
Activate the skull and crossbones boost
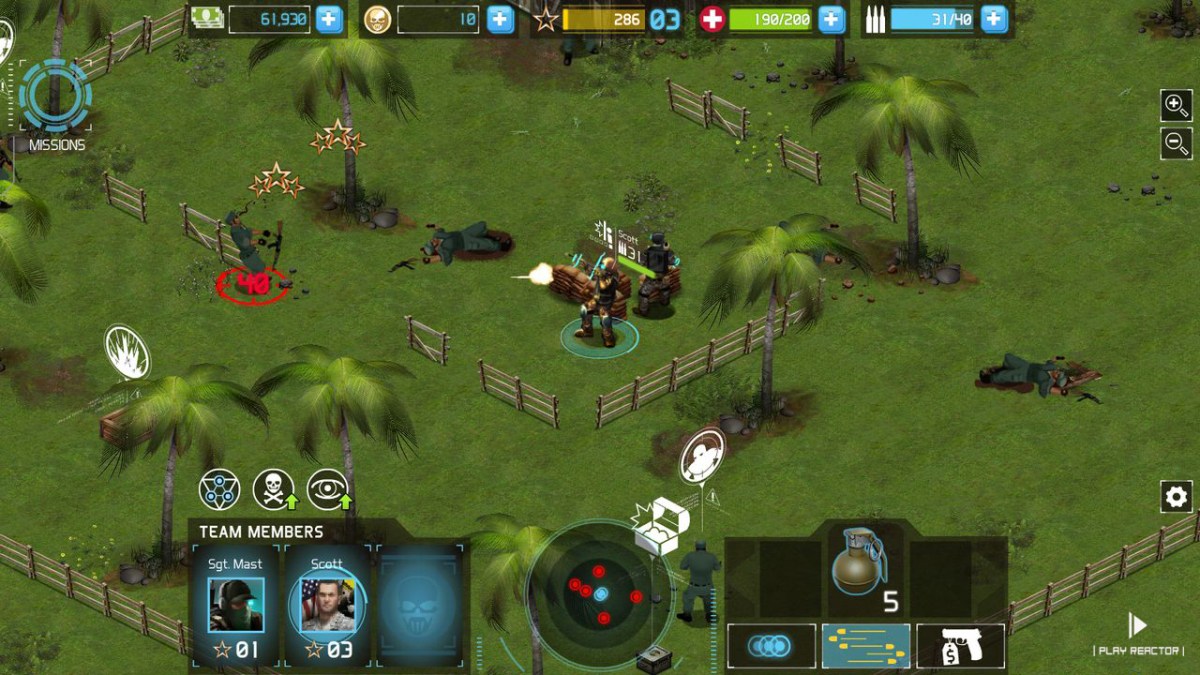point(273,488)
